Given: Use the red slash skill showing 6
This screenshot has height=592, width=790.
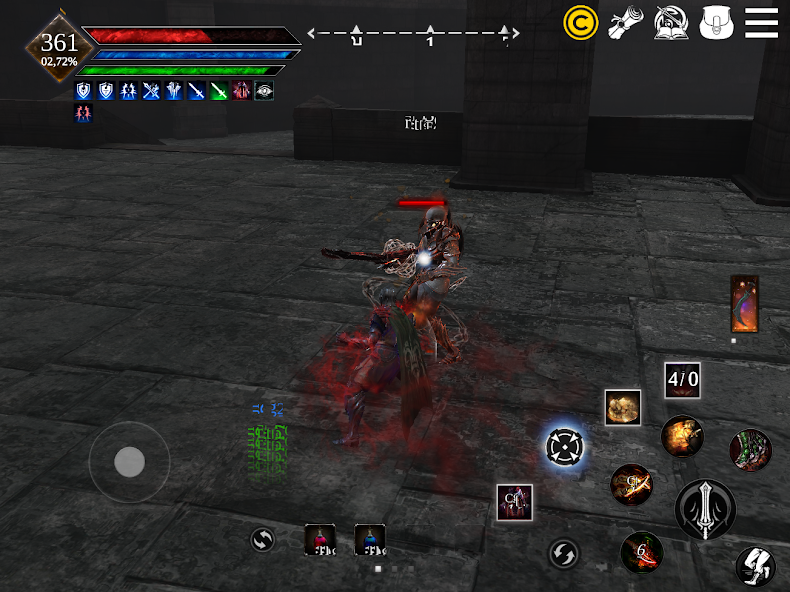Looking at the screenshot, I should pyautogui.click(x=641, y=552).
